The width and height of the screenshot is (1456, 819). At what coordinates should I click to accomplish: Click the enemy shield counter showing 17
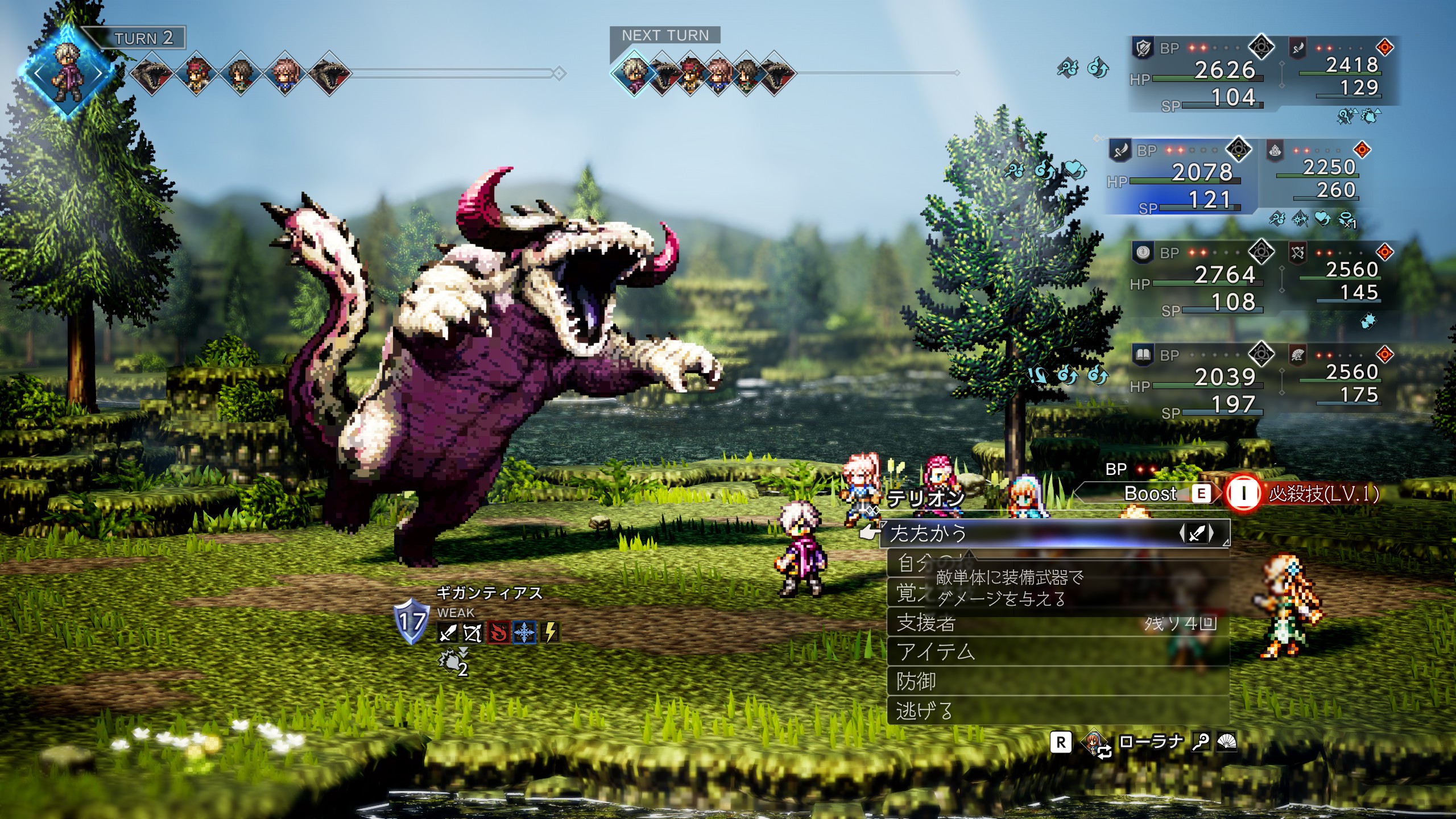[411, 621]
